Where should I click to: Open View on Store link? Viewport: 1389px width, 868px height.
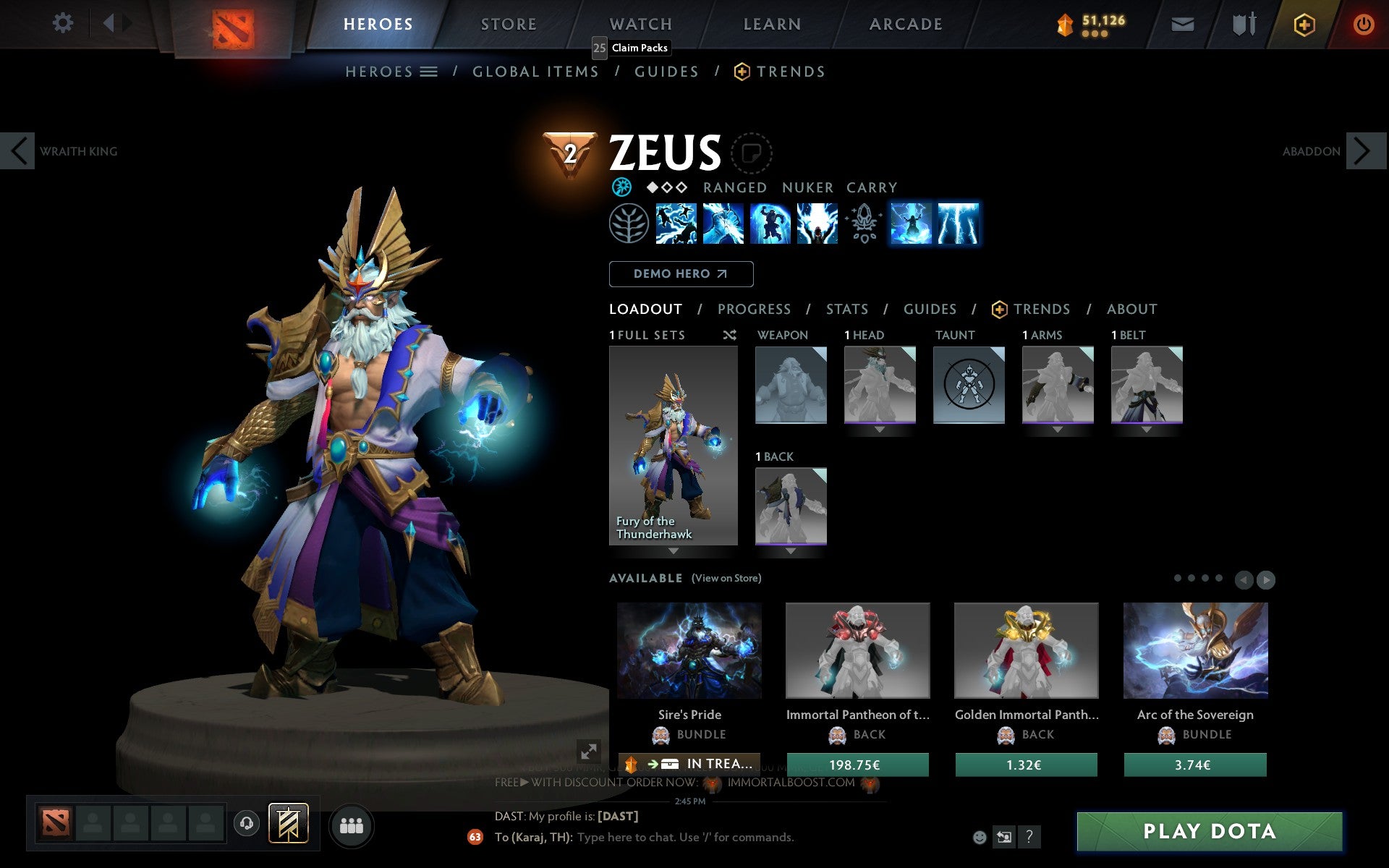click(x=726, y=578)
